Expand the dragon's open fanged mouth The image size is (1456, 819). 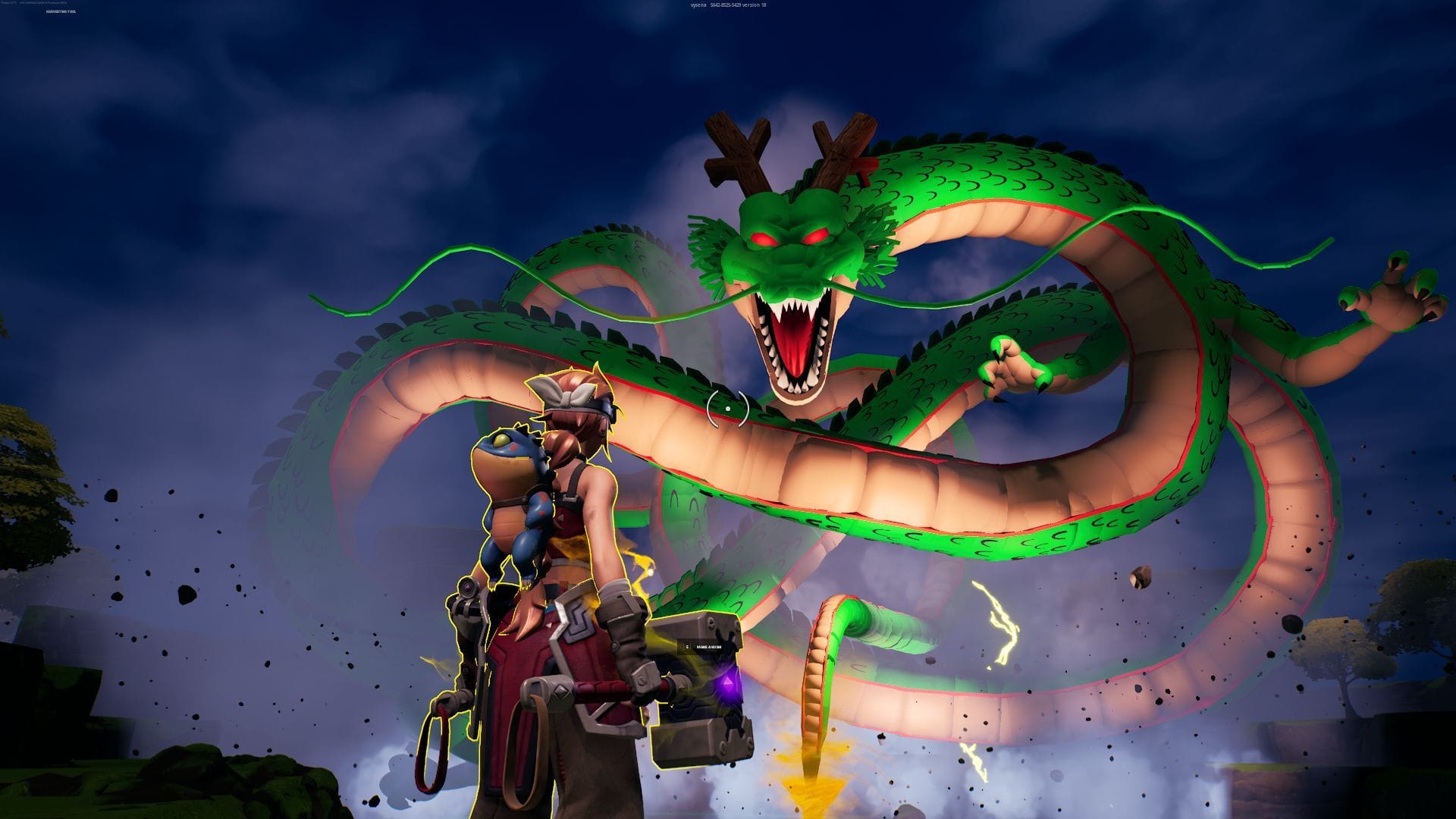tap(792, 341)
